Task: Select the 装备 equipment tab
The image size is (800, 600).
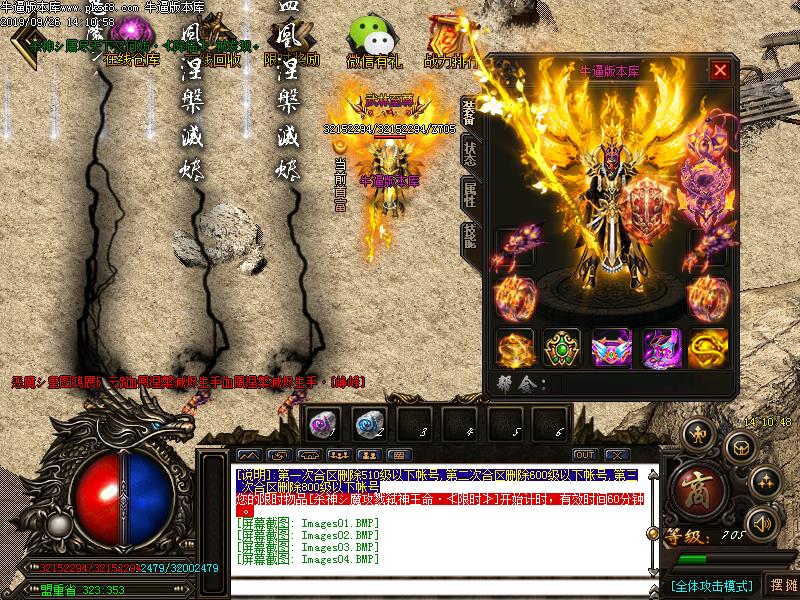Action: point(469,111)
